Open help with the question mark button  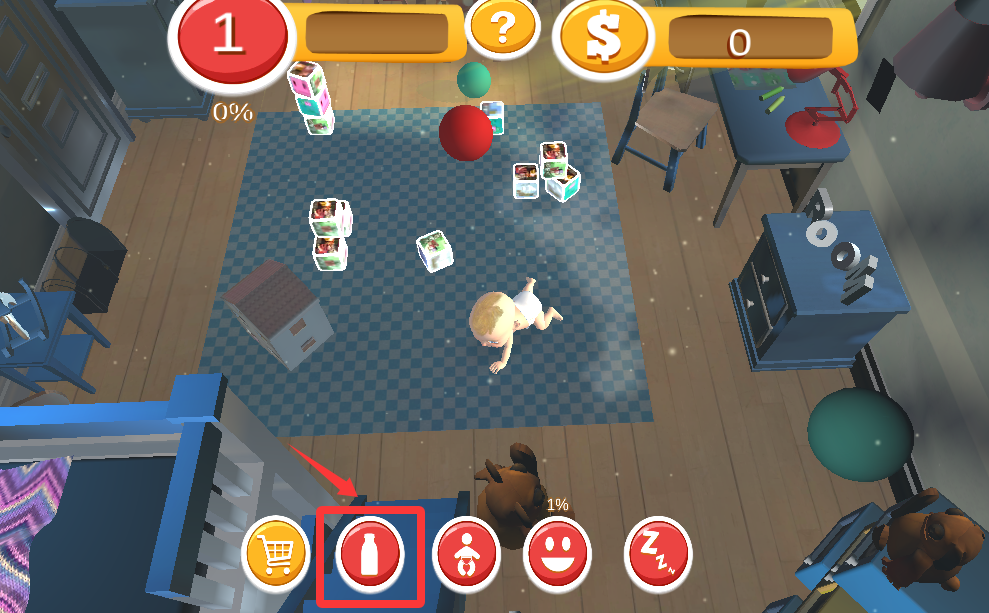[503, 29]
